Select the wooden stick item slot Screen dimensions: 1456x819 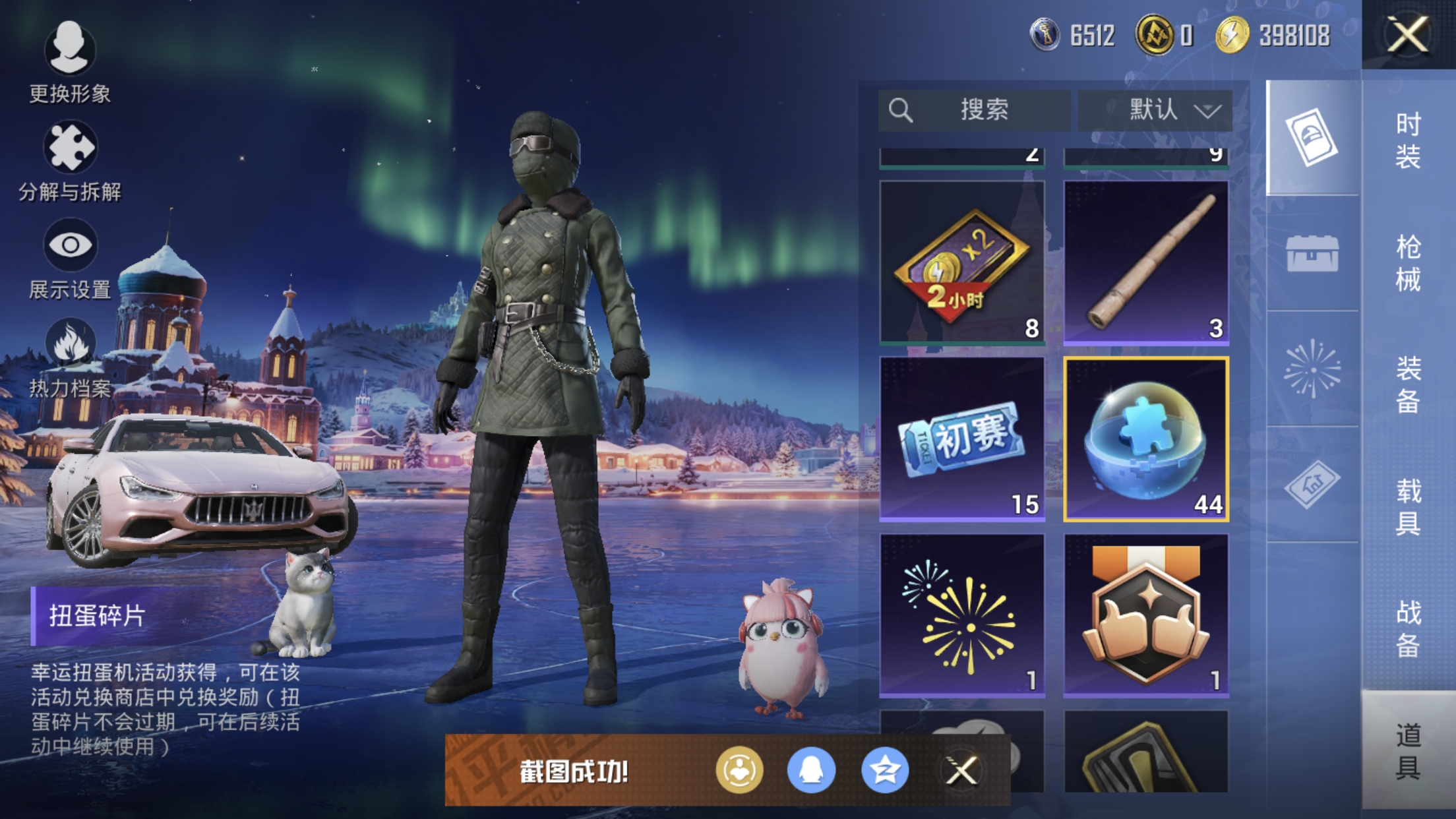tap(1146, 262)
